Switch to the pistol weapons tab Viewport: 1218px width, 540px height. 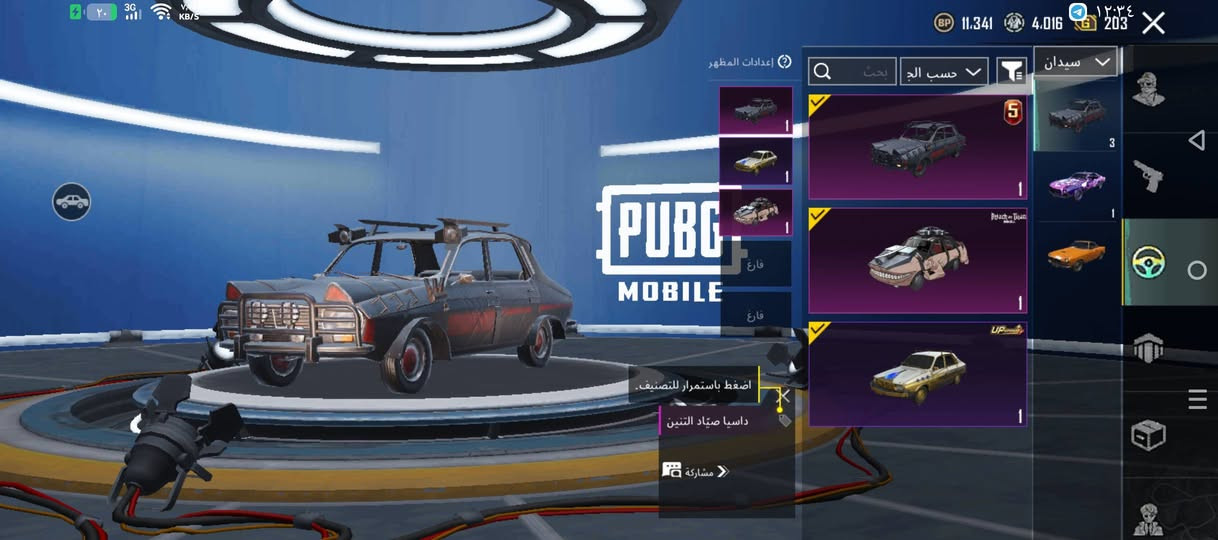coord(1147,176)
